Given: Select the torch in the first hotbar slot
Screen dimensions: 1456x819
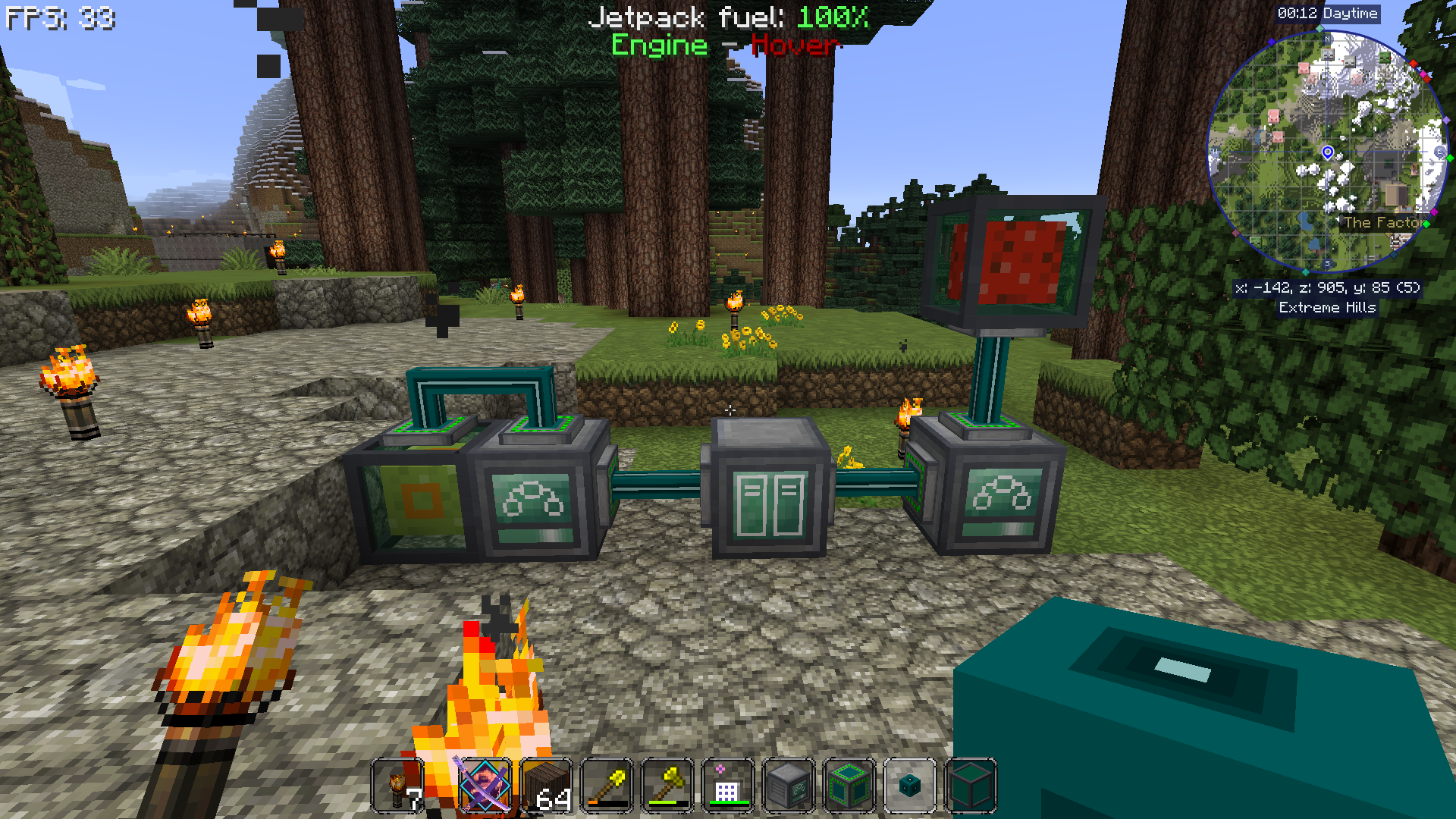Looking at the screenshot, I should (398, 785).
